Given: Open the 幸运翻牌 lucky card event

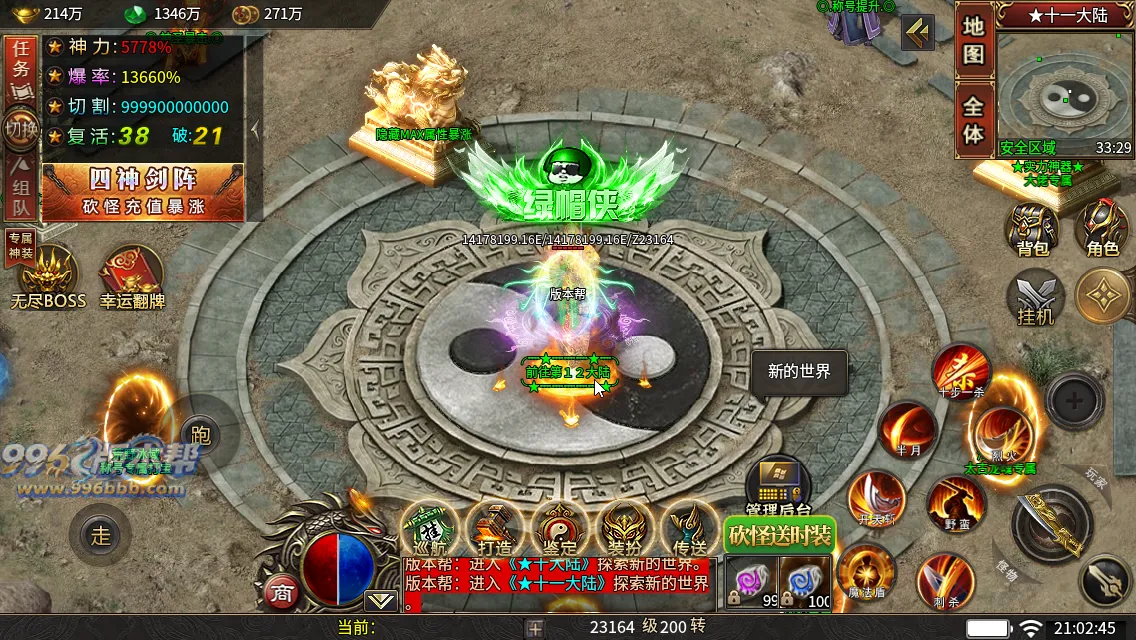Looking at the screenshot, I should [132, 277].
